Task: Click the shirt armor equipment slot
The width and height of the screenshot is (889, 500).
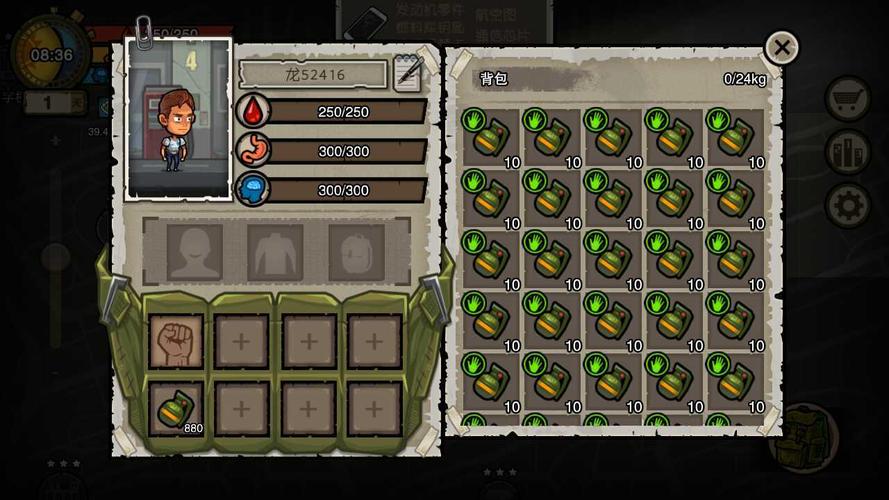Action: tap(275, 252)
